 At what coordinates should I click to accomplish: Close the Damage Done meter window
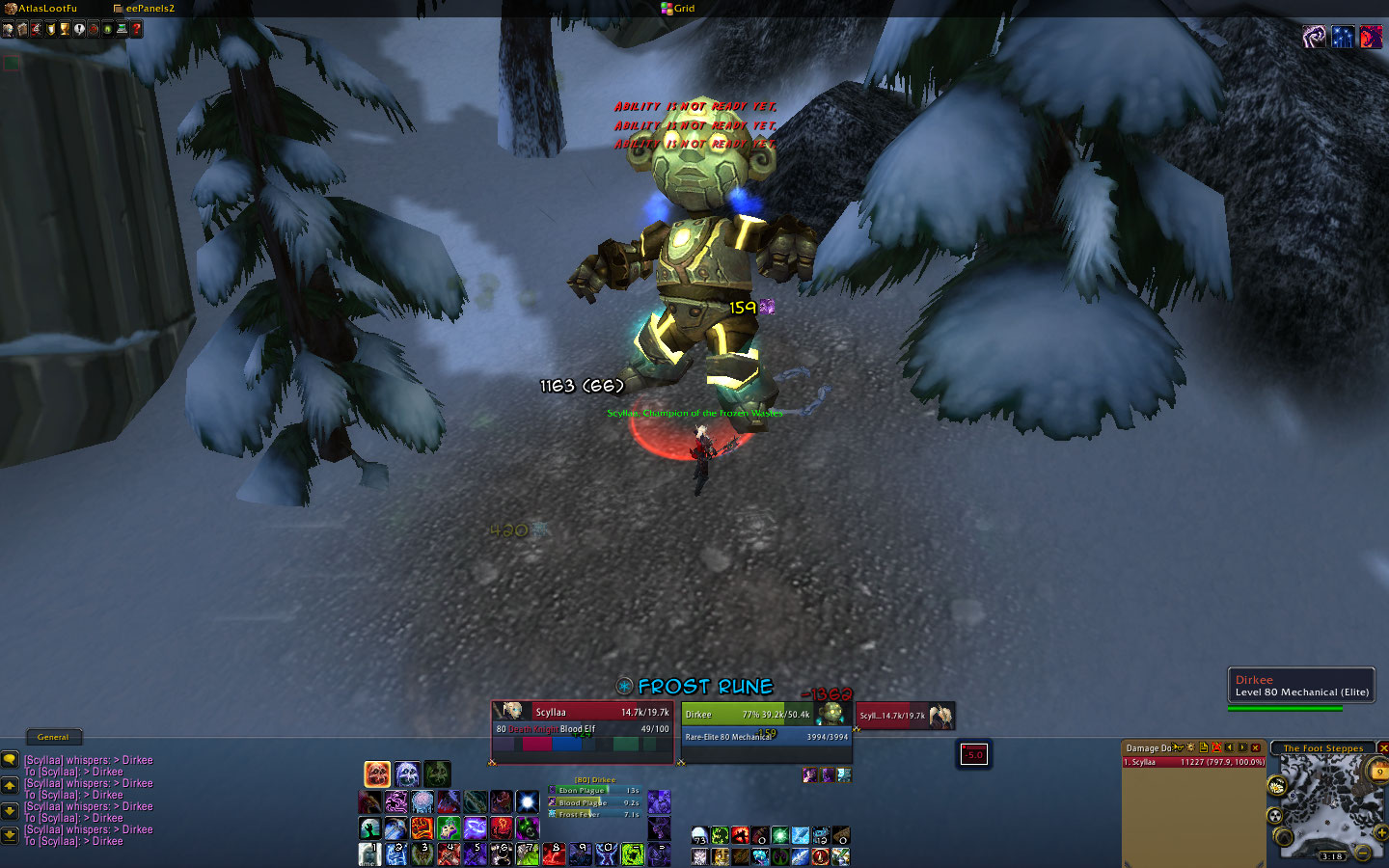coord(1256,747)
